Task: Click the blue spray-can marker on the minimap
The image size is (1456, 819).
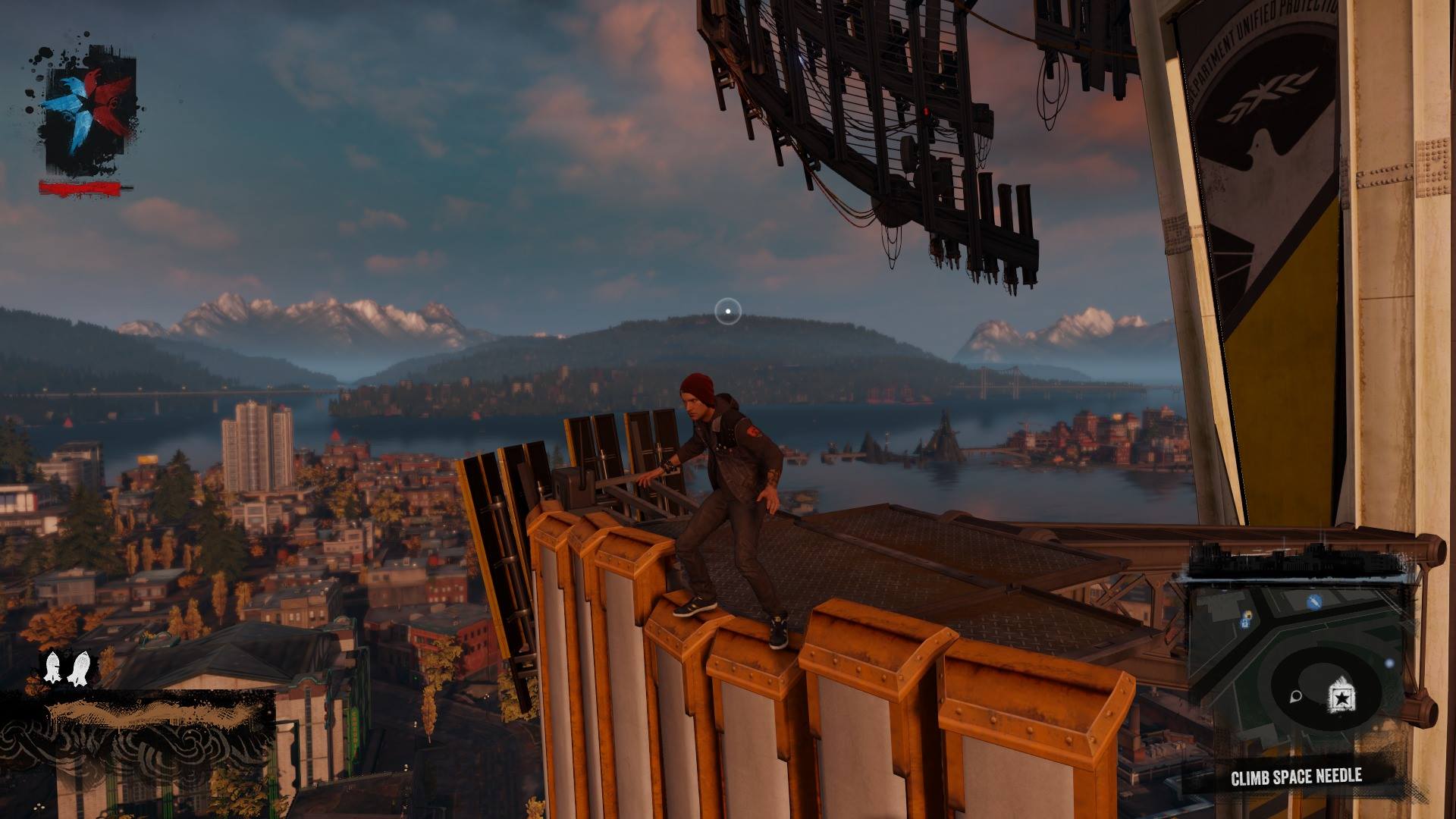Action: pyautogui.click(x=1314, y=602)
